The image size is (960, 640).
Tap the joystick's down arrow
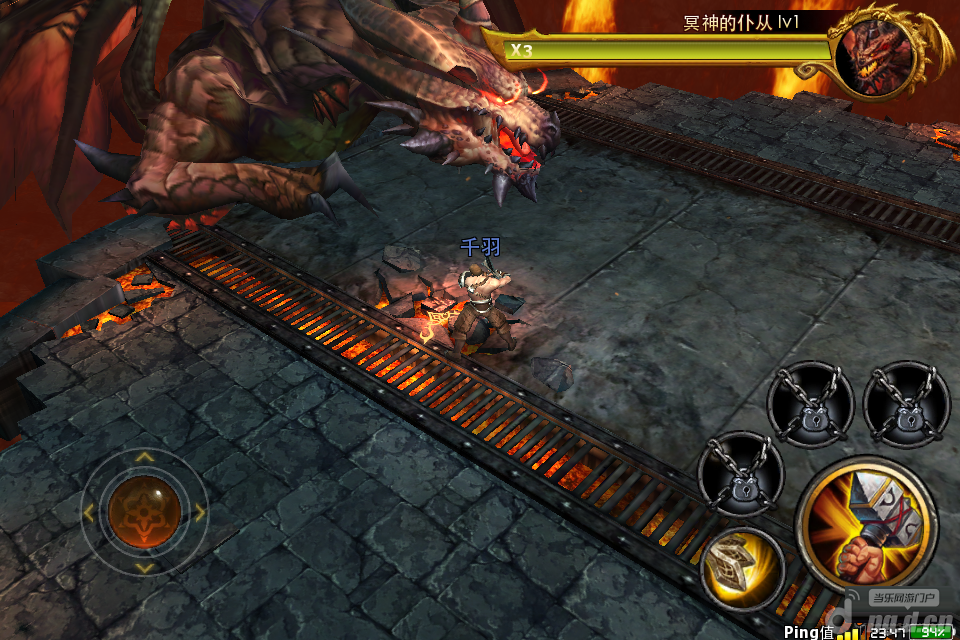(145, 567)
